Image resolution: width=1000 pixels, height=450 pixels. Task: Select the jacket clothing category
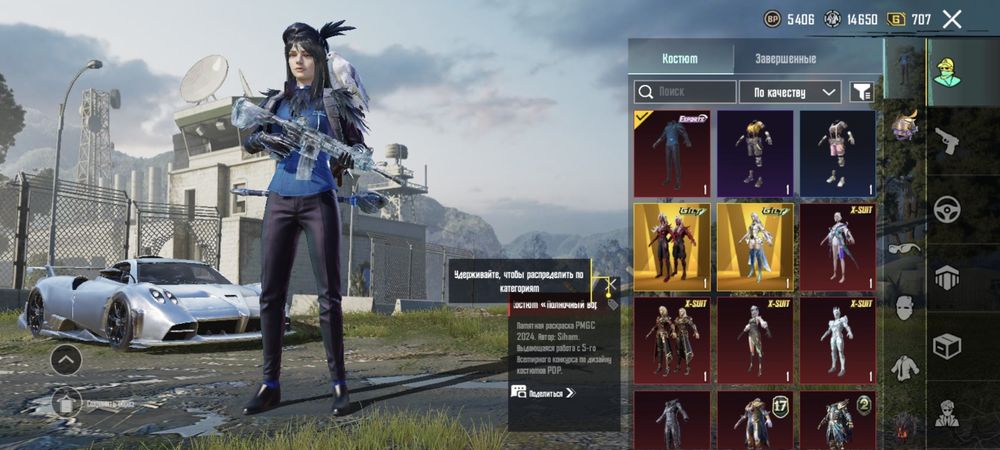tap(903, 368)
